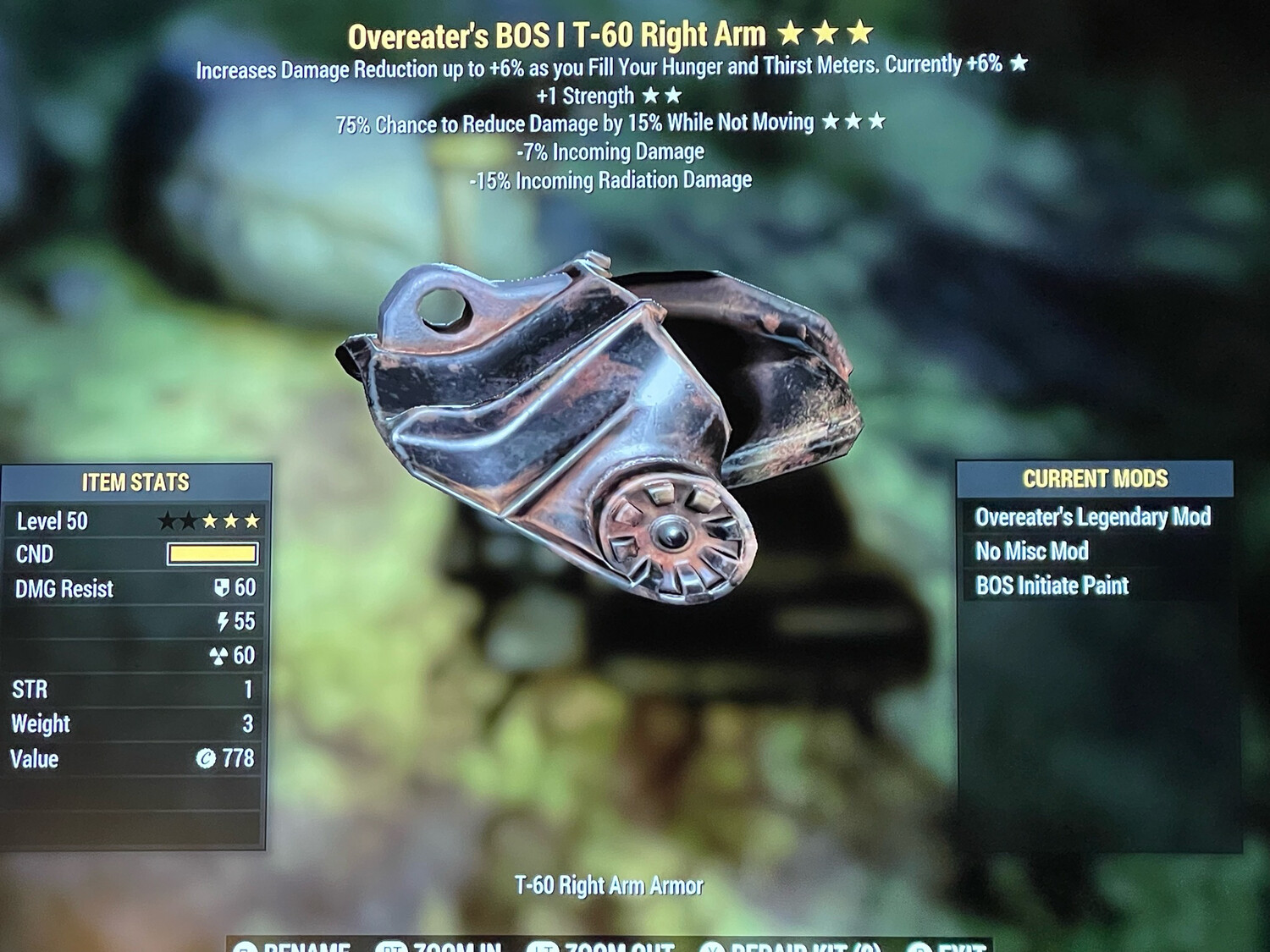This screenshot has width=1270, height=952.
Task: Select the Overeater's Legendary Mod entry
Action: tap(1092, 517)
